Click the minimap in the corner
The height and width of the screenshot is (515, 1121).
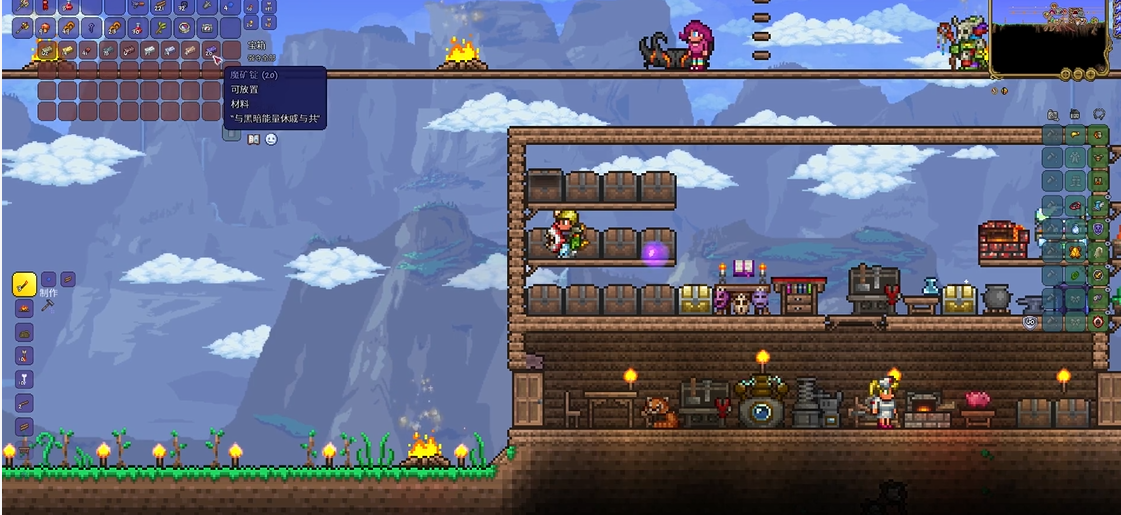click(x=1048, y=34)
